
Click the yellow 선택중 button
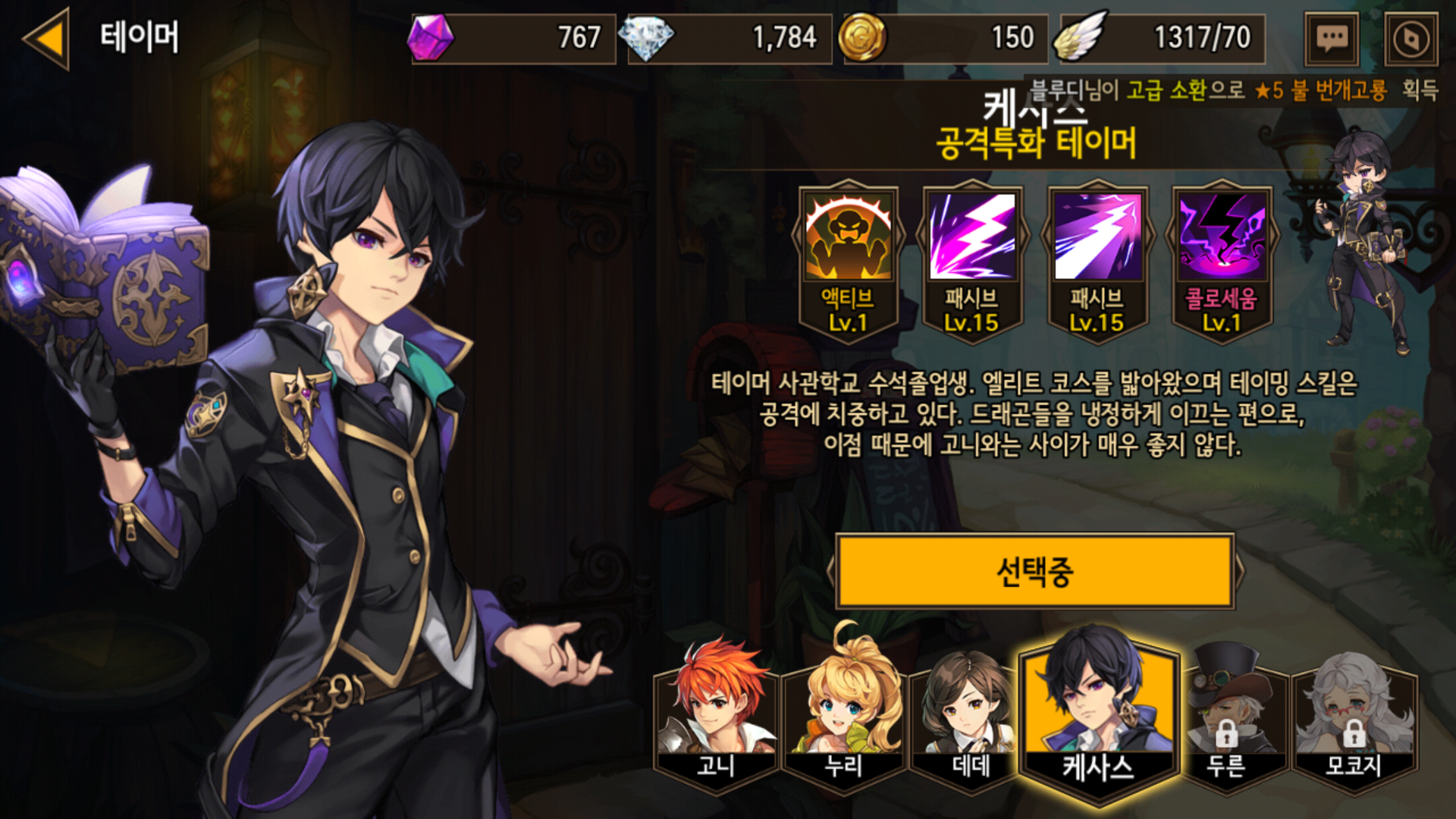[x=1034, y=572]
